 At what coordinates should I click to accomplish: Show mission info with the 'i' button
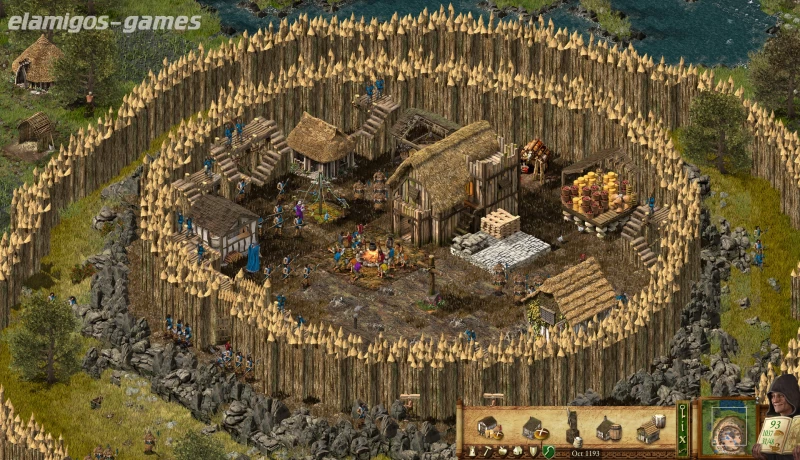682,426
